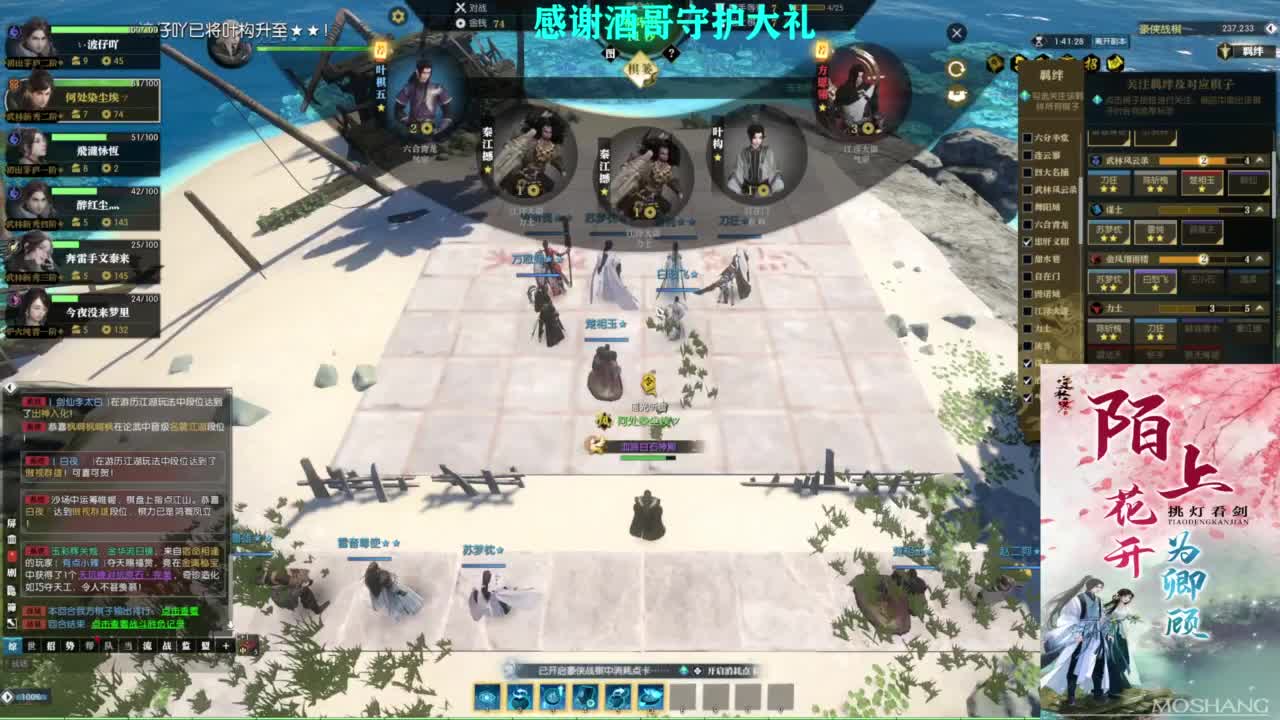The height and width of the screenshot is (720, 1280).
Task: Switch to the 综 chat tab
Action: [x=11, y=646]
